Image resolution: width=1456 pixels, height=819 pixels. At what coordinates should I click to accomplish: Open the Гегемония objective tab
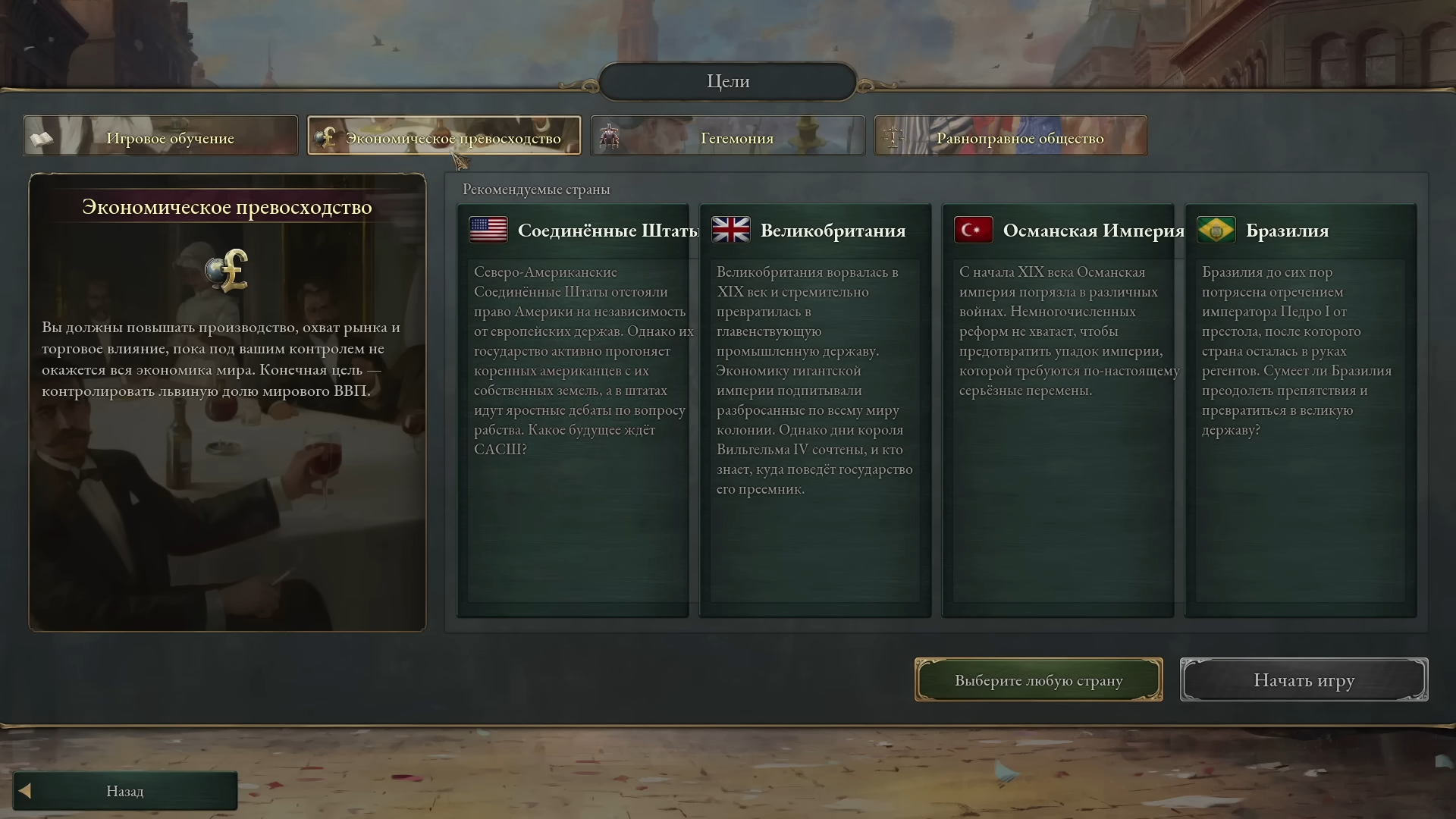[x=727, y=136]
